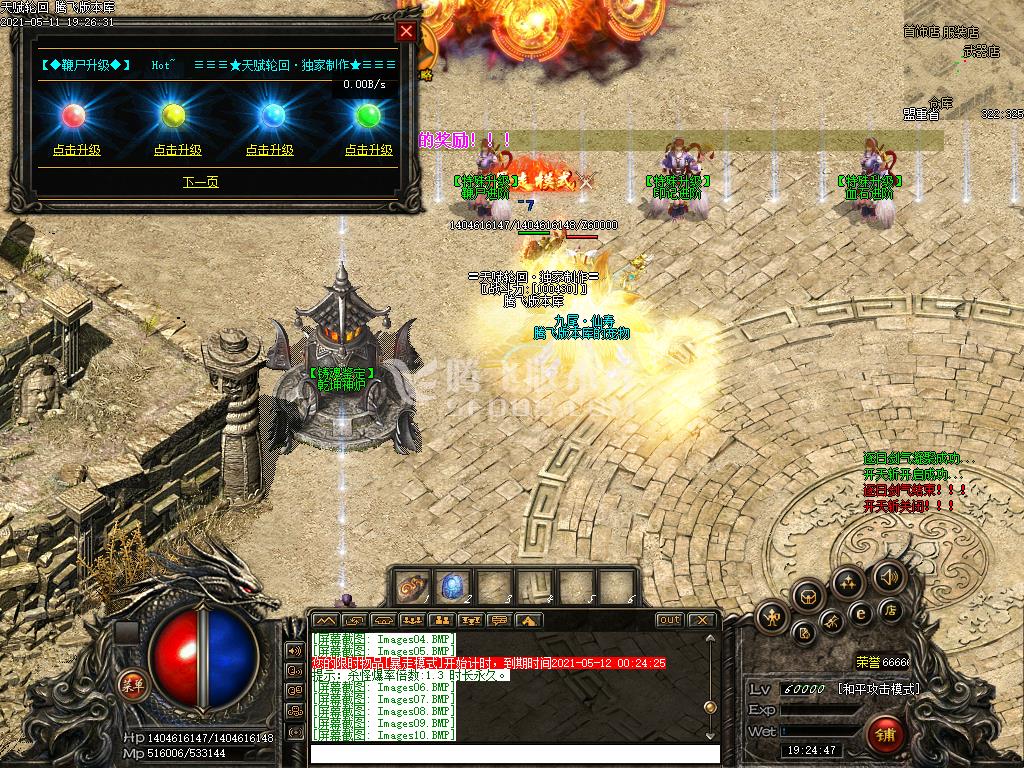Open the skills icon with three stars
1024x768 pixels.
point(848,582)
